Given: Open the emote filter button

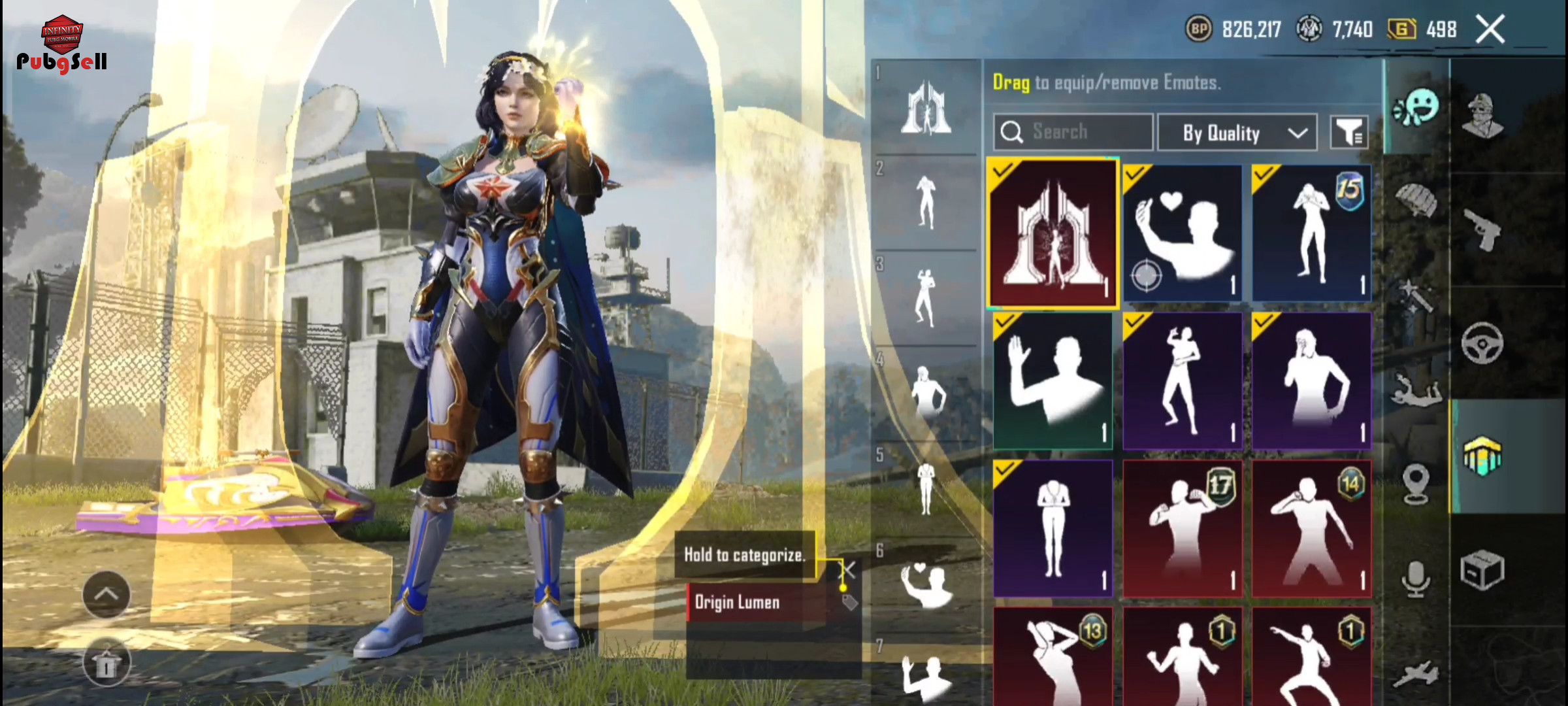Looking at the screenshot, I should click(x=1349, y=133).
